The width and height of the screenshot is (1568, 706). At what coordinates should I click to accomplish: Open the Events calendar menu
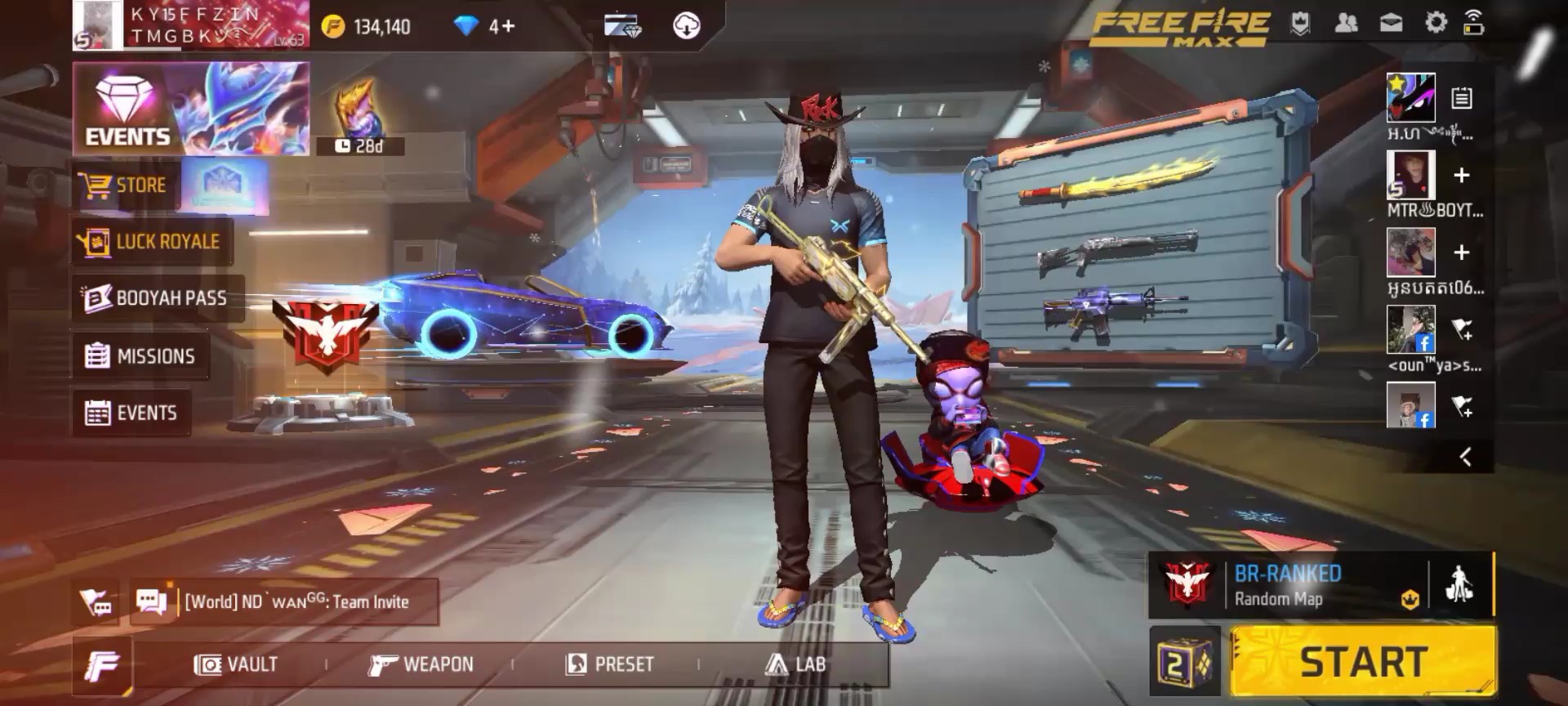tap(131, 413)
